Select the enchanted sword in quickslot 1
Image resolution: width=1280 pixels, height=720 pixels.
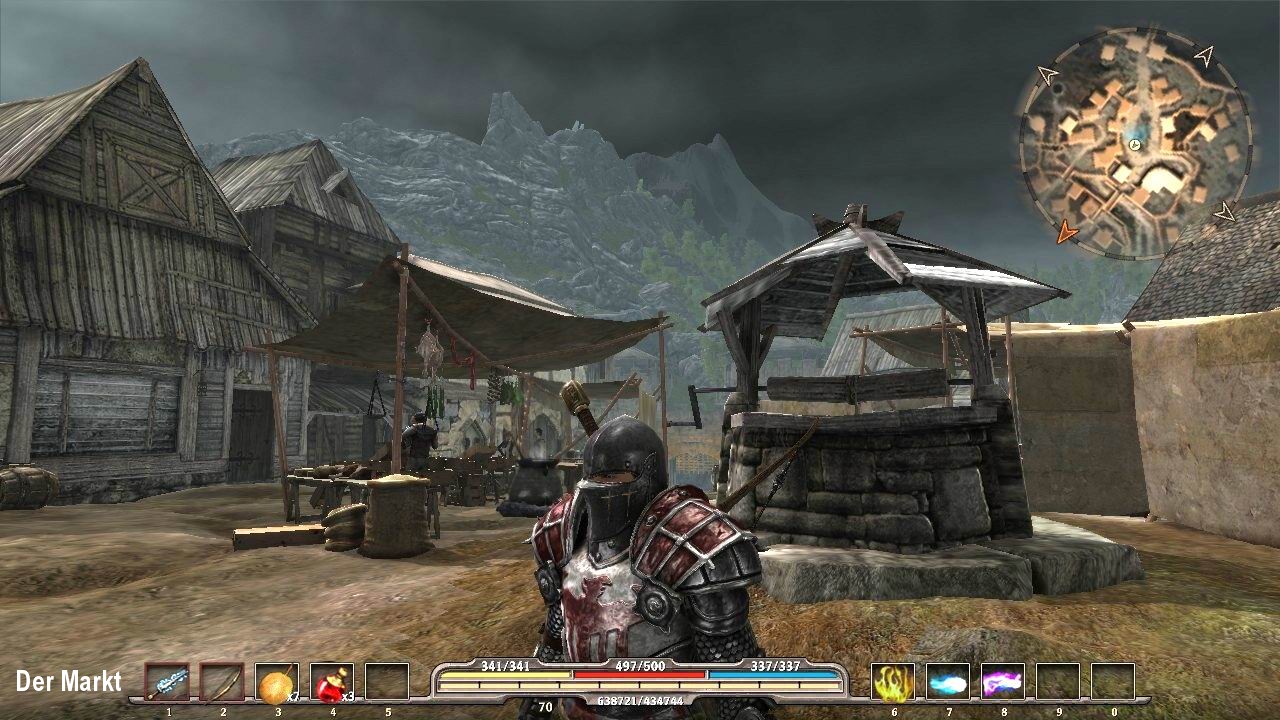pos(169,681)
